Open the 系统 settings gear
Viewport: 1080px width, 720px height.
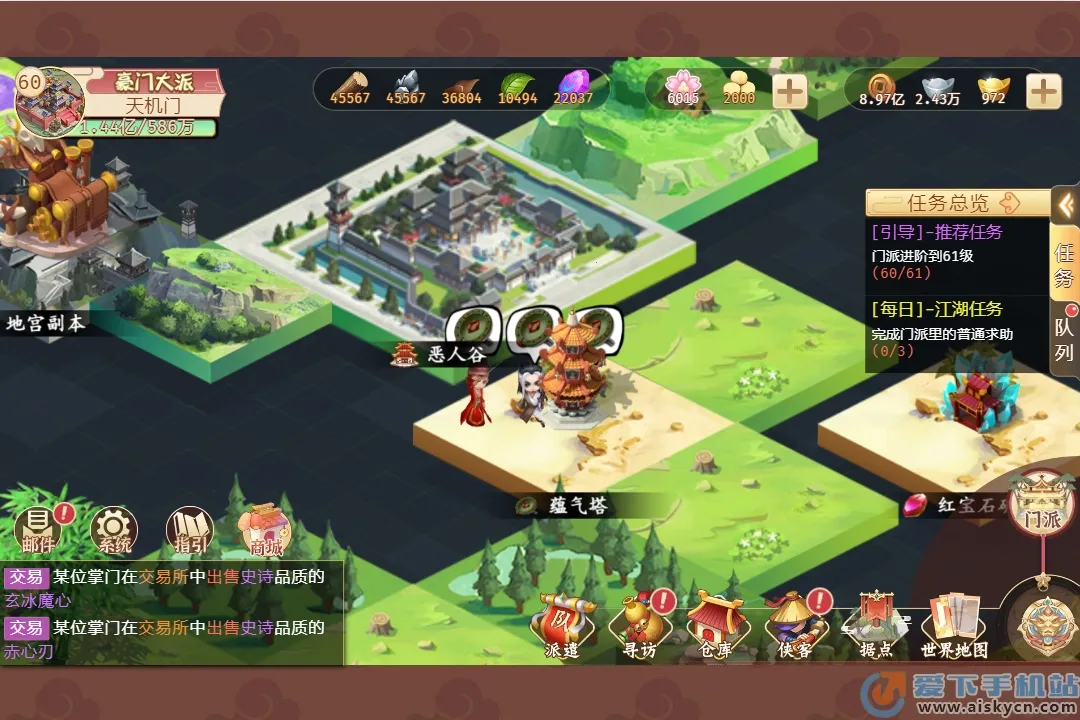coord(114,528)
